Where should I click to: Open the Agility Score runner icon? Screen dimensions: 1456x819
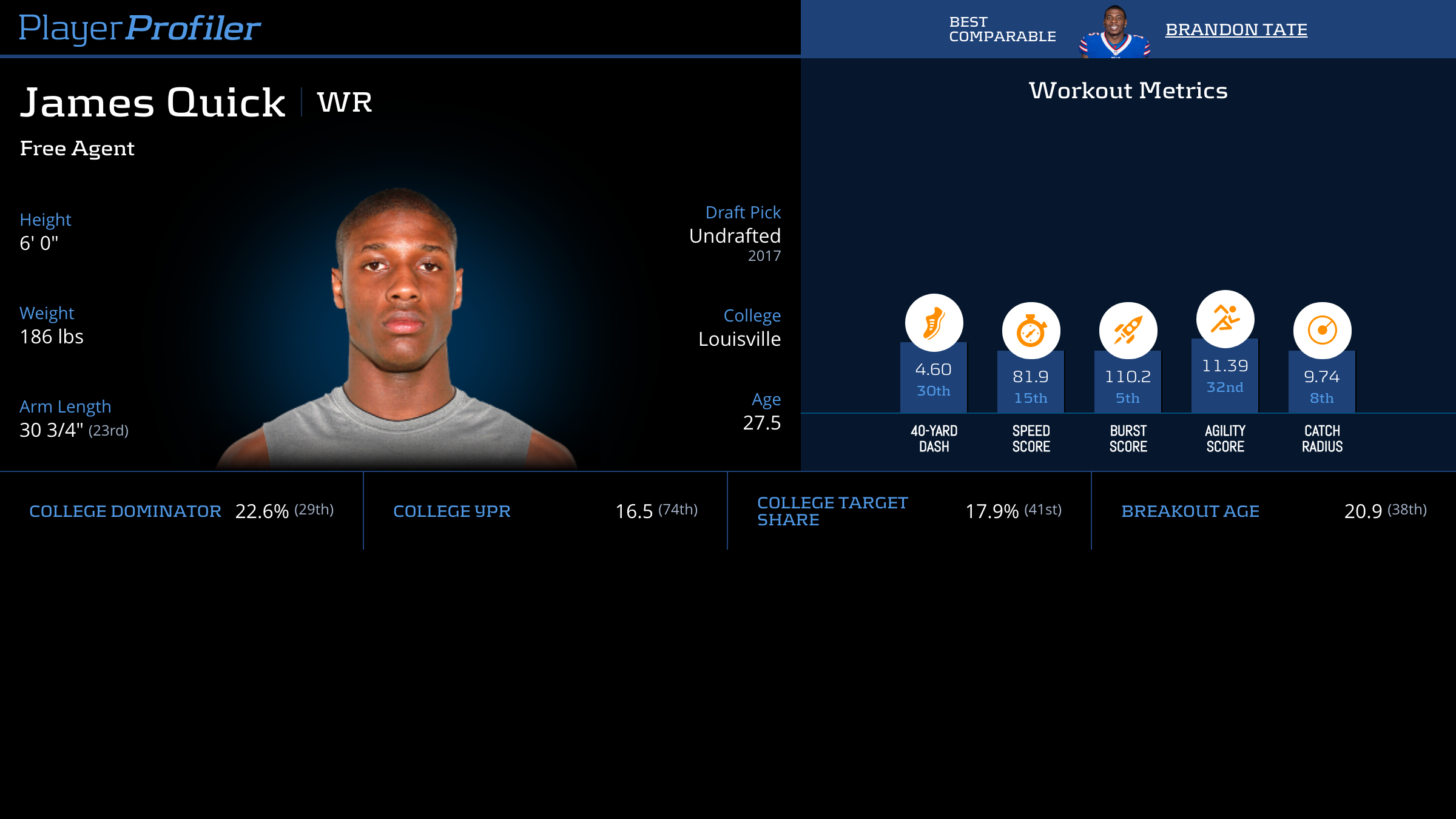pos(1225,319)
